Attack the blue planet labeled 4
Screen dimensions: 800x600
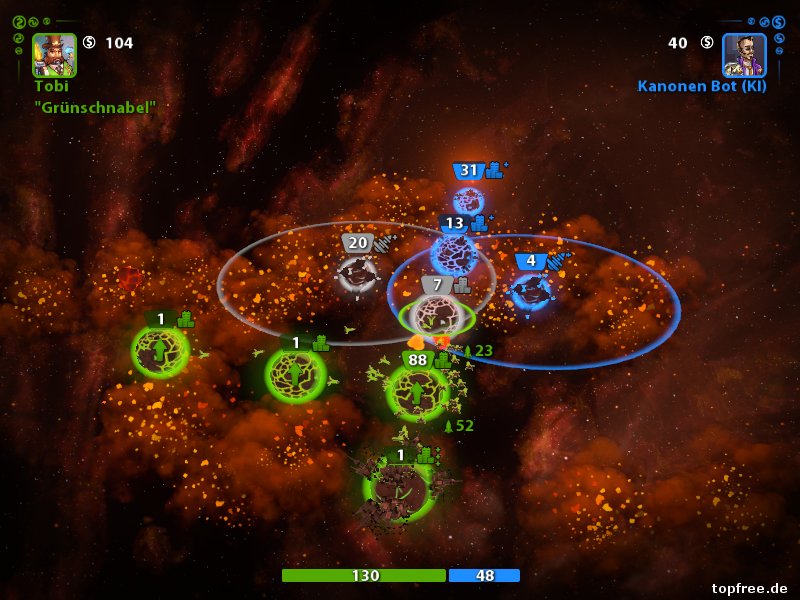(531, 292)
